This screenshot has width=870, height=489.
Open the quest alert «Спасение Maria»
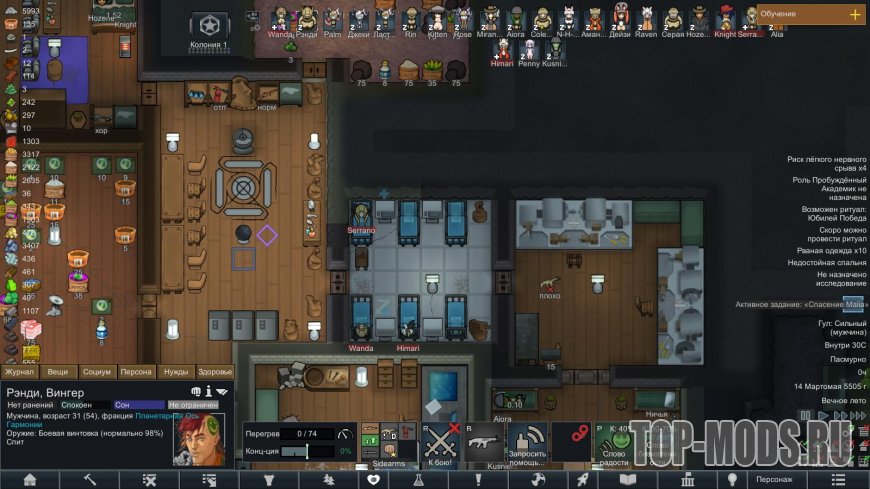pyautogui.click(x=800, y=304)
